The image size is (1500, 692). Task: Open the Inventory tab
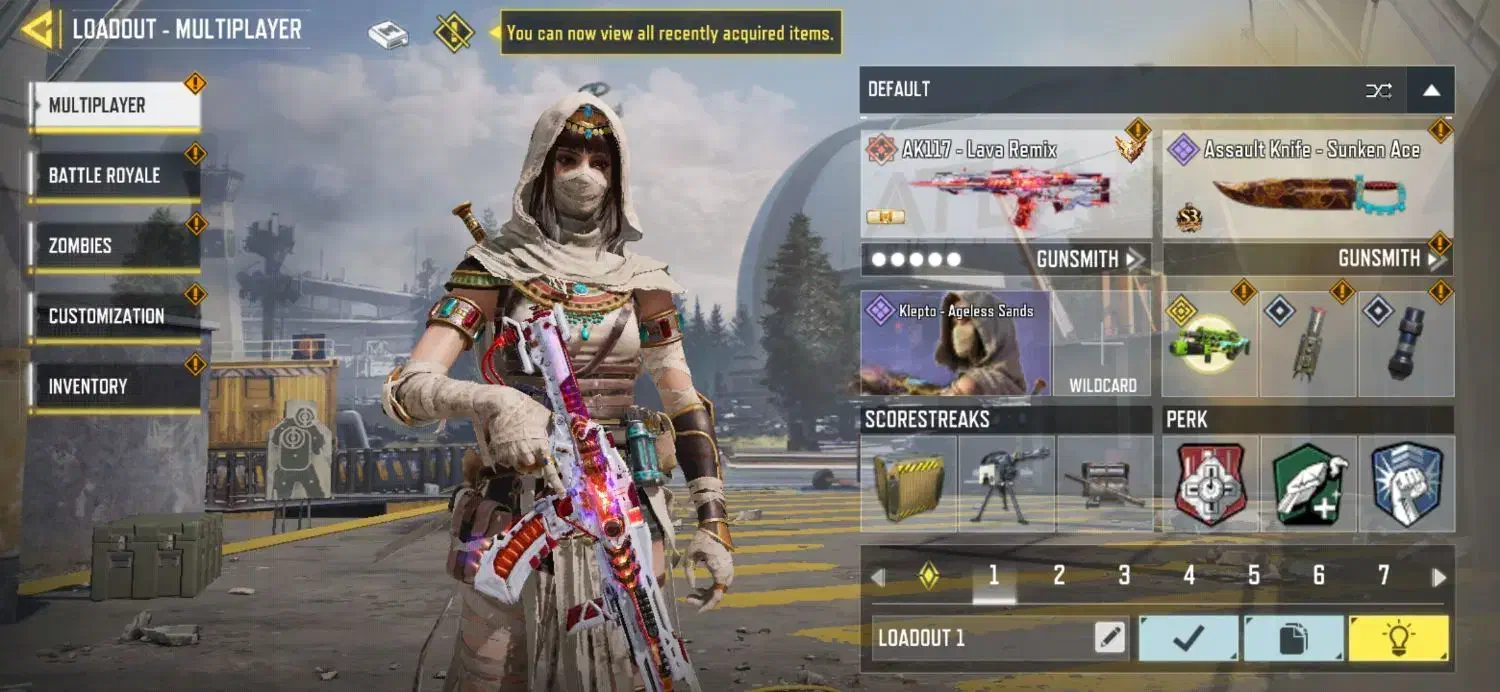tap(114, 386)
